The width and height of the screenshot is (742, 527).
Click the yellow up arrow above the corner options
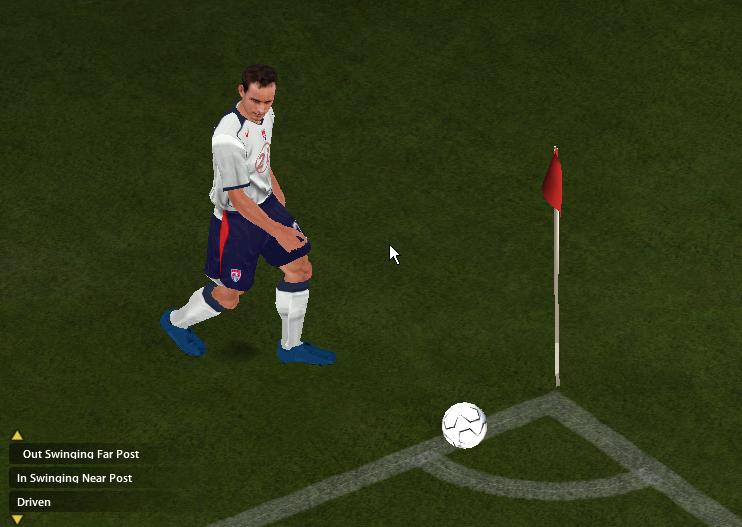click(17, 436)
